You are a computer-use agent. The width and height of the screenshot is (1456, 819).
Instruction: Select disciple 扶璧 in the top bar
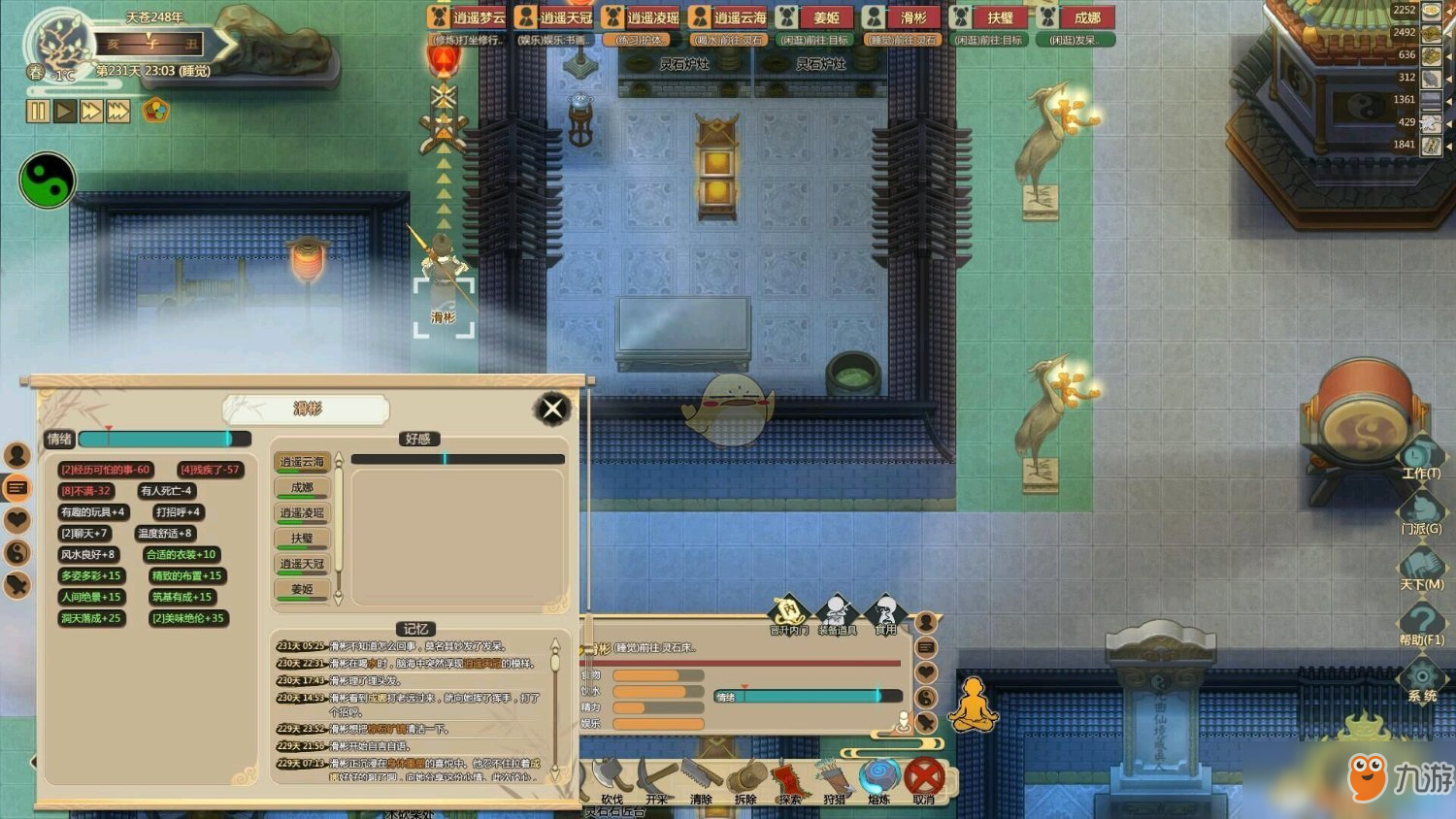[x=990, y=17]
